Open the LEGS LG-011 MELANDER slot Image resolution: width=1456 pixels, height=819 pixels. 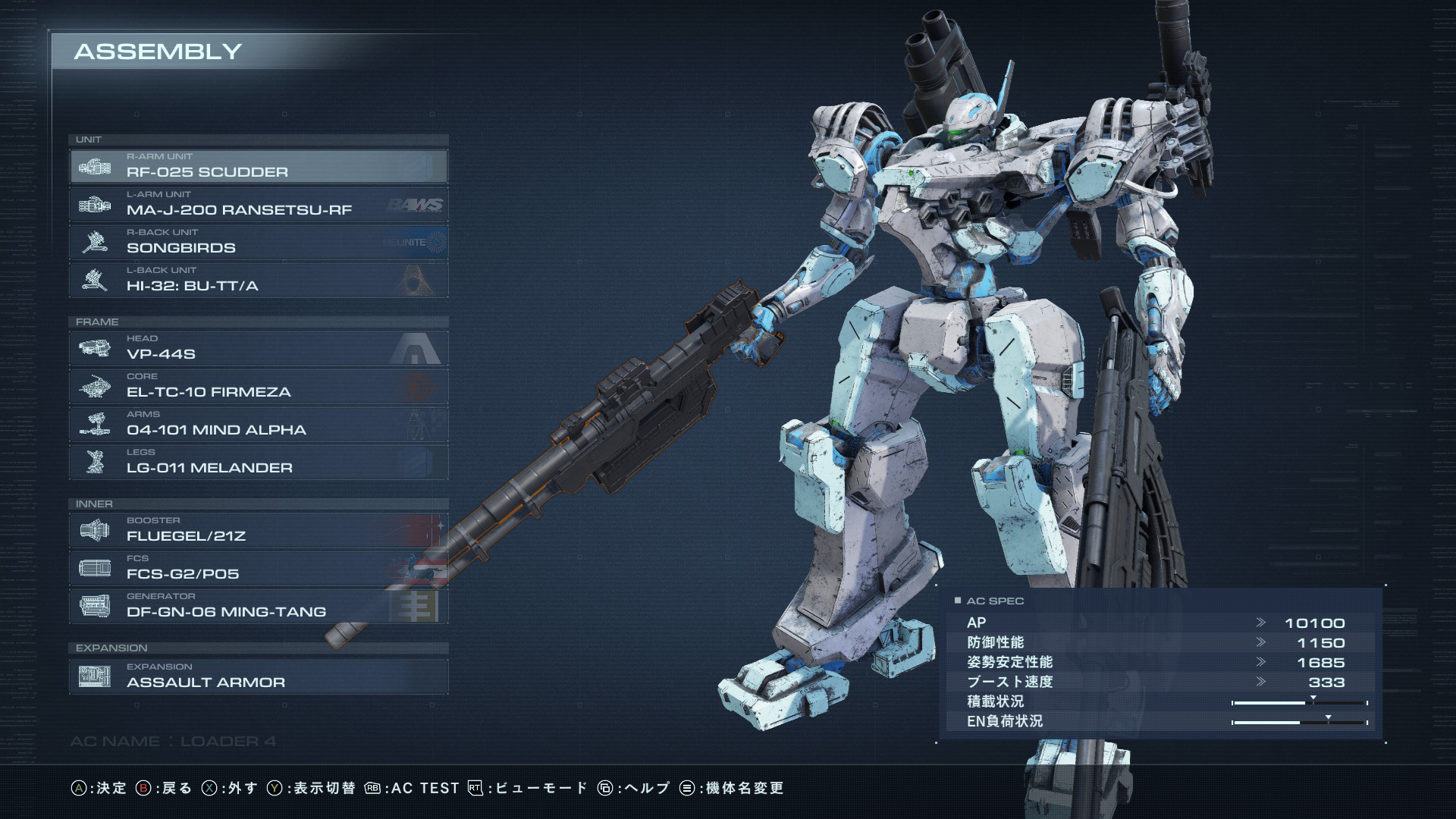coord(258,462)
